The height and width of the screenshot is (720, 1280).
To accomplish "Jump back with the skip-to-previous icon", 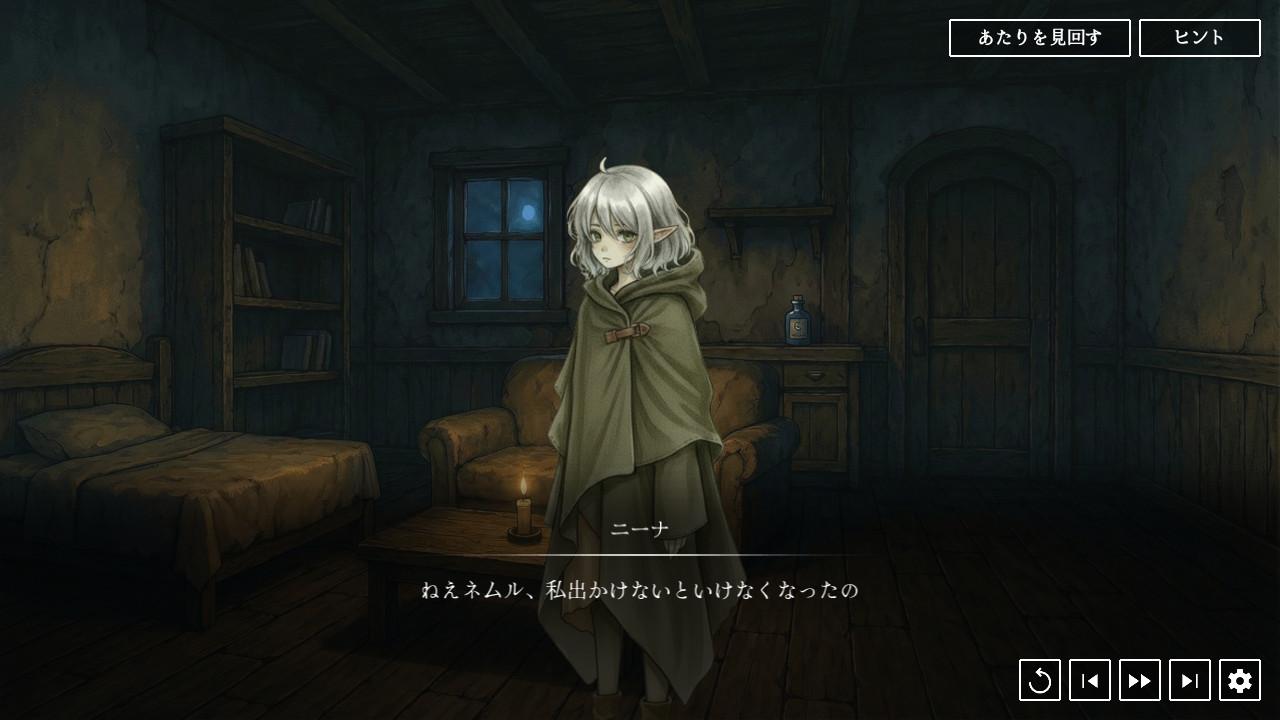I will pyautogui.click(x=1090, y=680).
